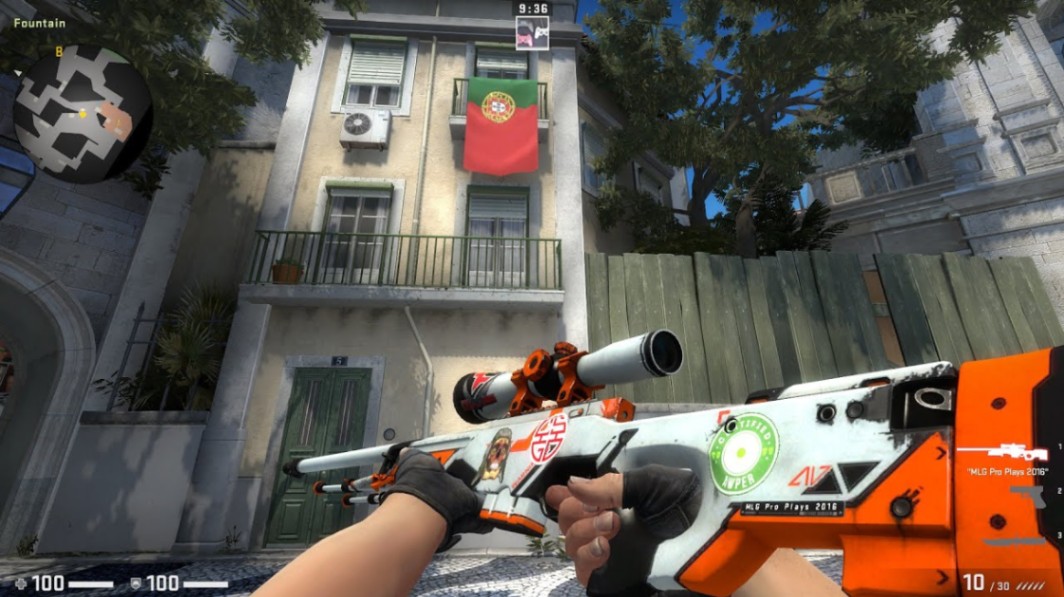Choose the knife weapon slot
The image size is (1064, 597).
click(x=1015, y=541)
